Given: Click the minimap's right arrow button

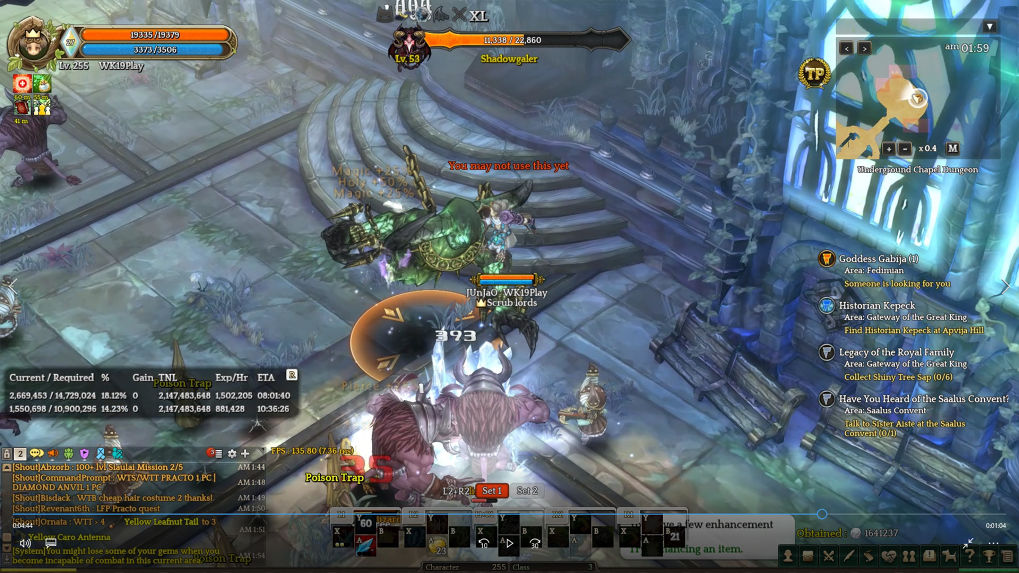Looking at the screenshot, I should coord(865,48).
